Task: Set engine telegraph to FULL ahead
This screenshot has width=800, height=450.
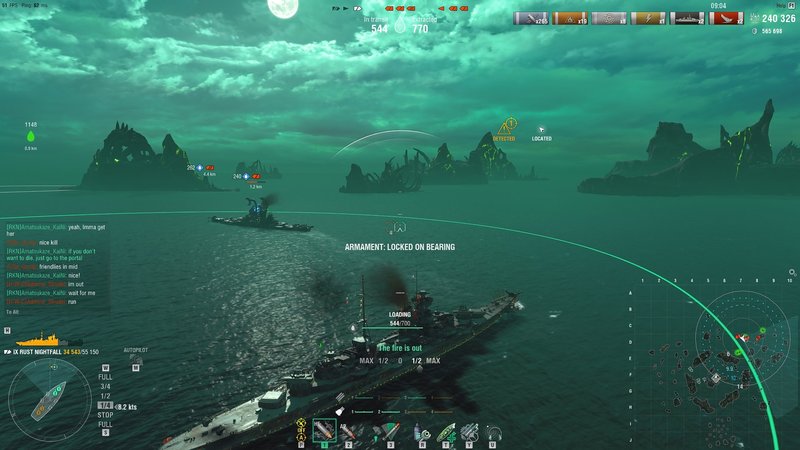Action: coord(105,377)
